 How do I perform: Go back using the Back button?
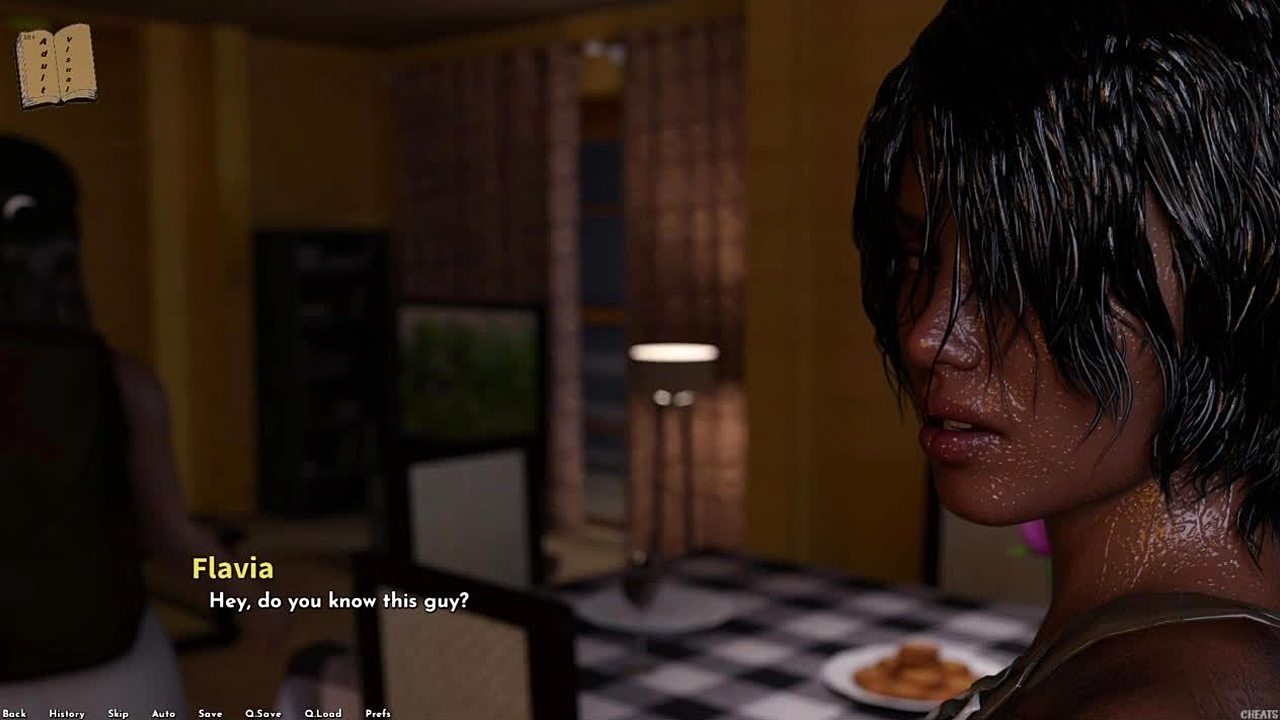point(14,713)
